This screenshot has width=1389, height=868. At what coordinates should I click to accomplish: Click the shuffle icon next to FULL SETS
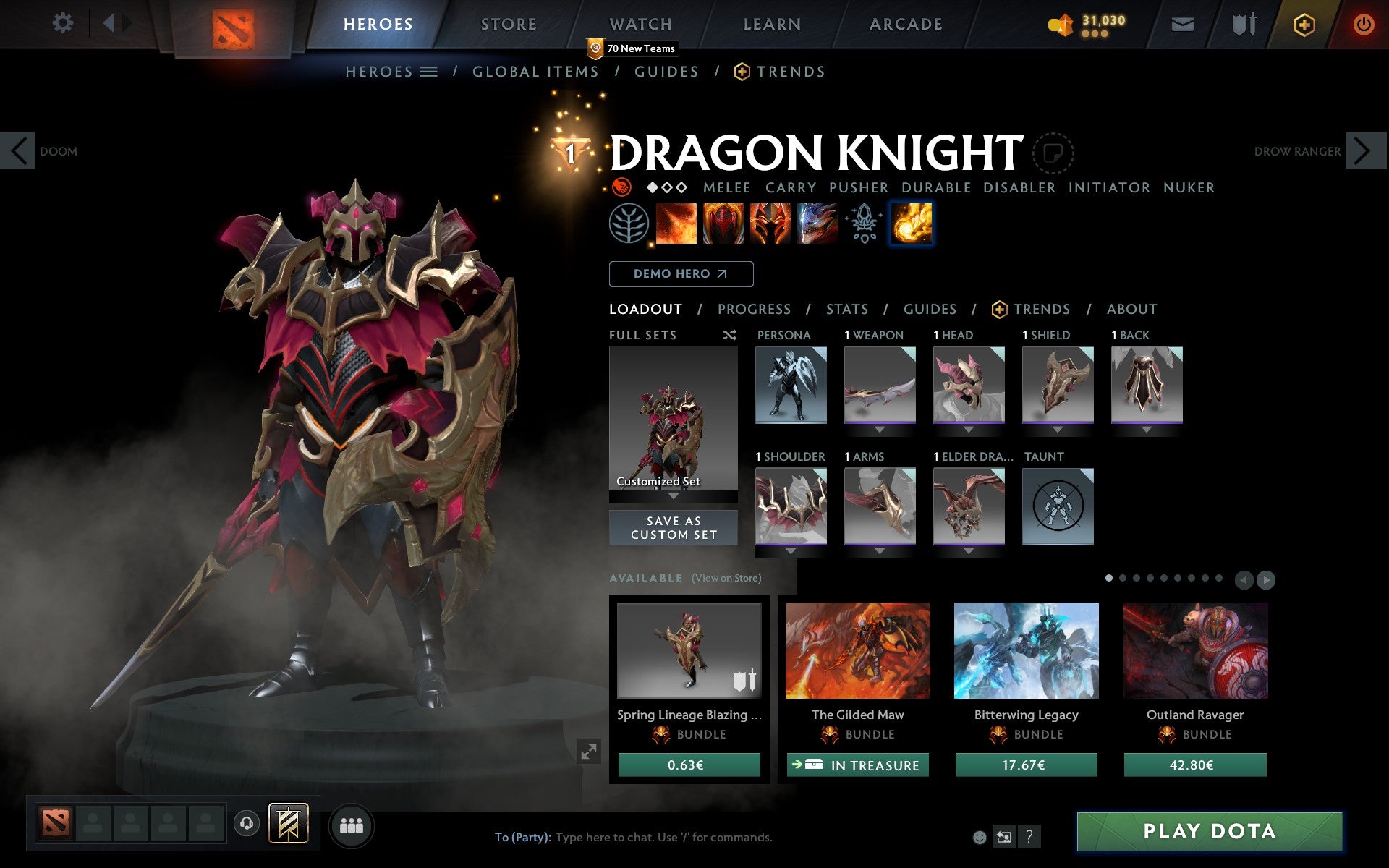pyautogui.click(x=729, y=335)
